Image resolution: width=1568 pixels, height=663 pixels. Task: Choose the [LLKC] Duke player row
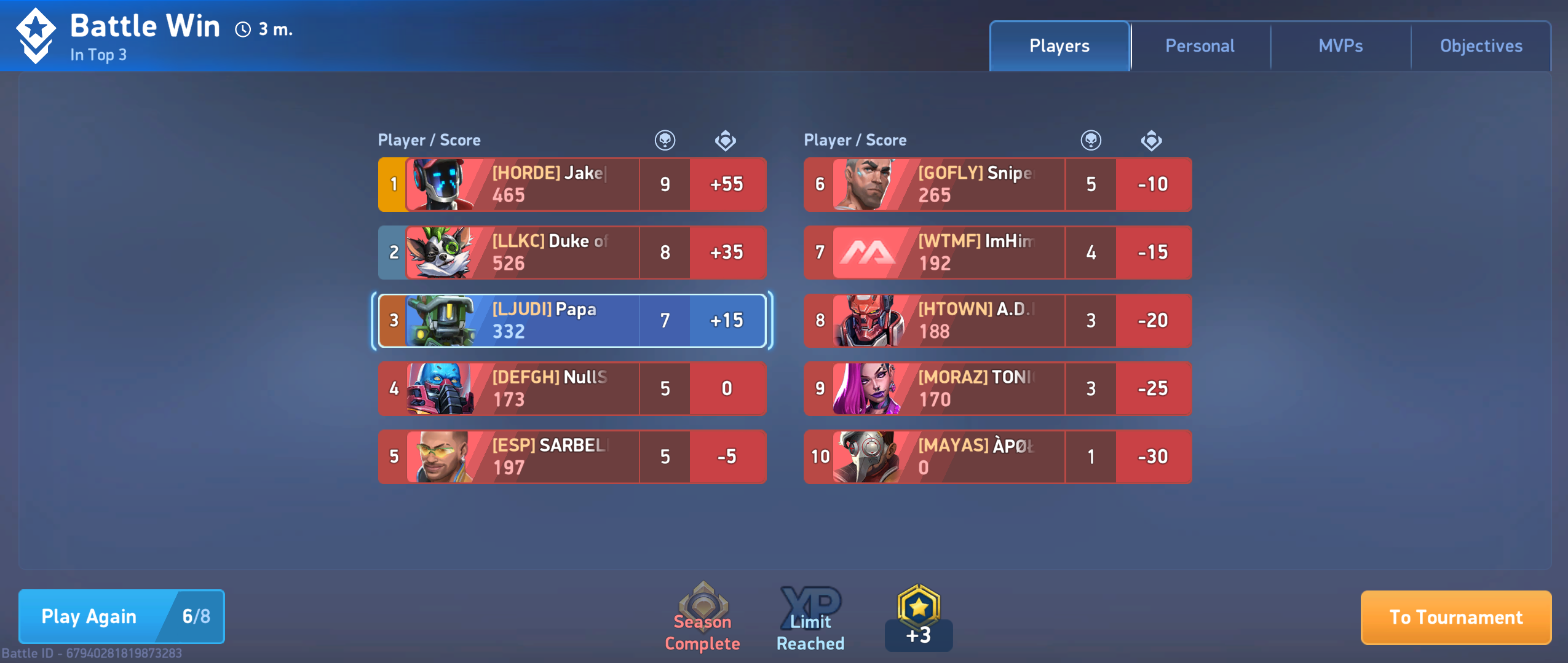point(572,253)
